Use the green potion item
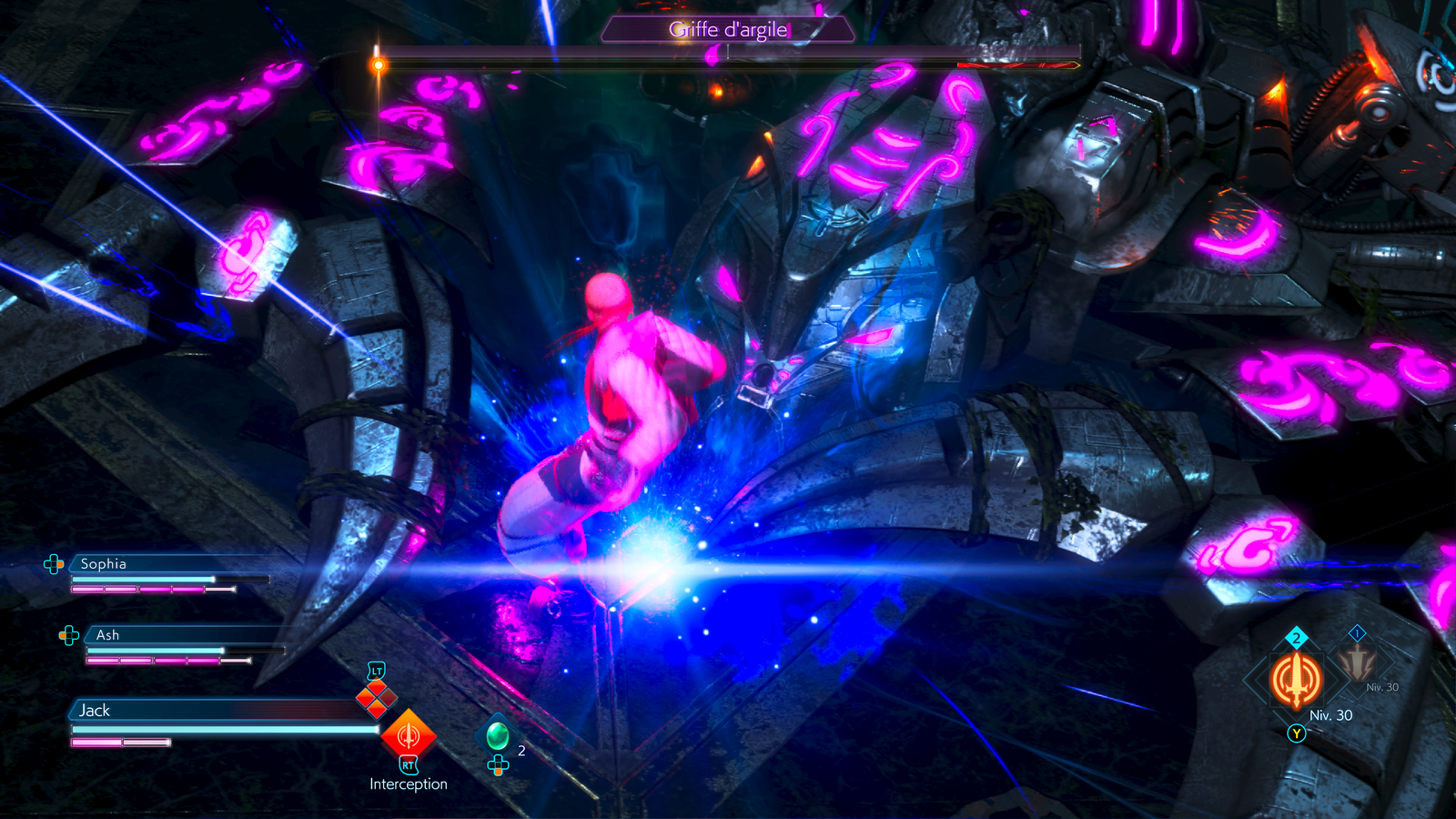This screenshot has width=1456, height=819. tap(498, 734)
